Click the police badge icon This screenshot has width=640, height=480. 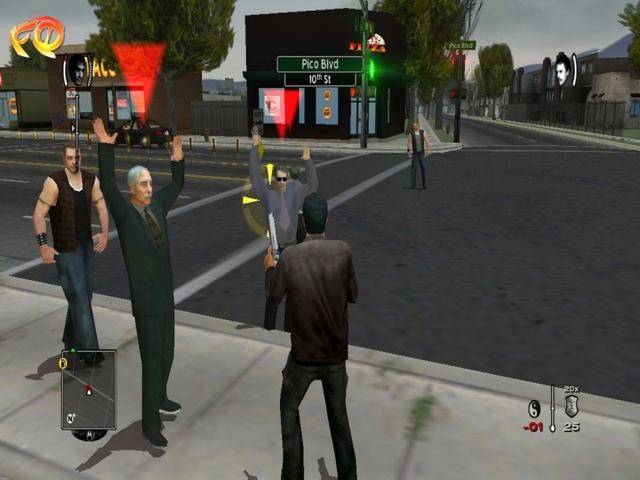coord(571,406)
